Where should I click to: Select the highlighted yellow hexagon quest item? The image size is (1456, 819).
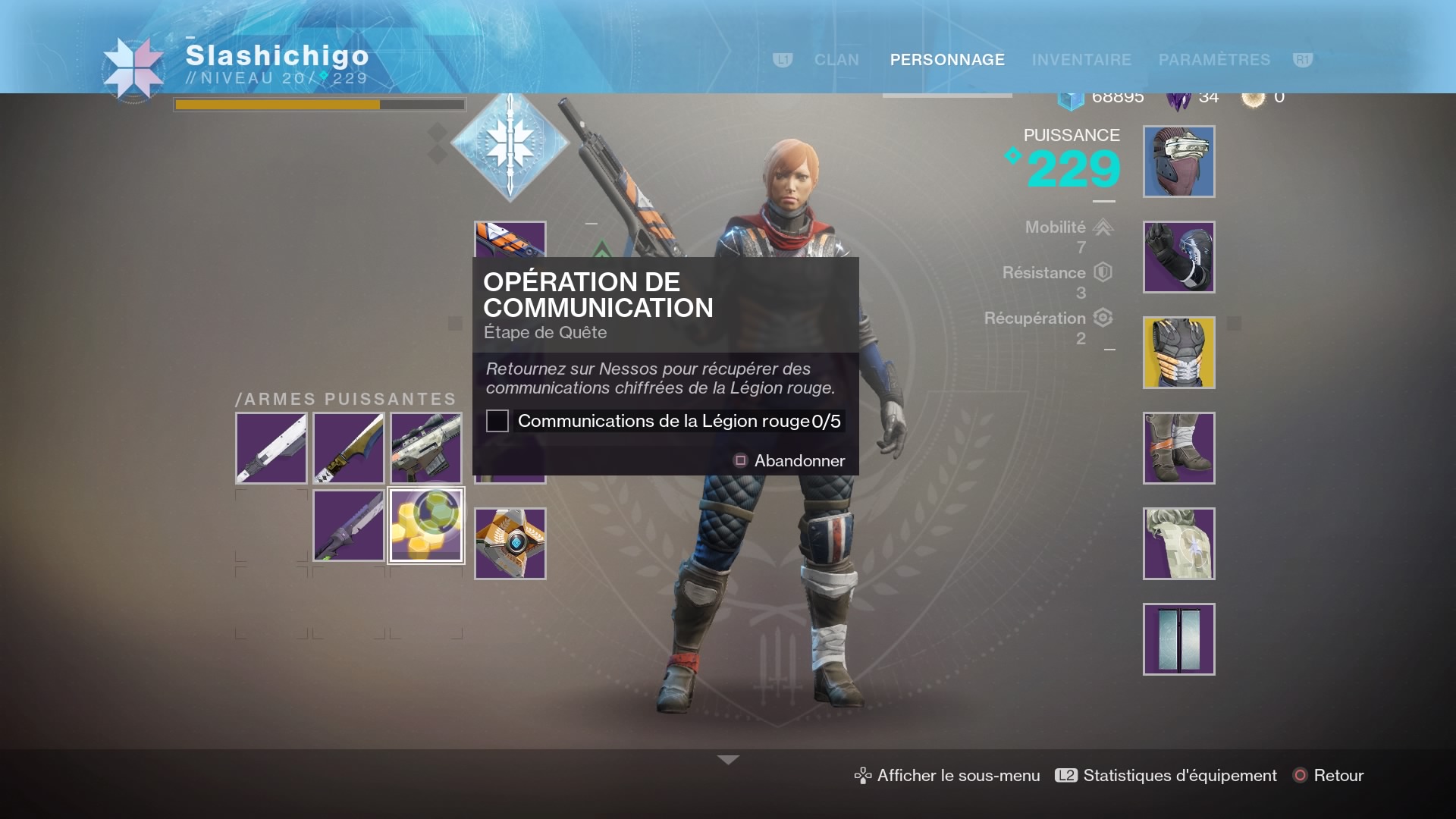tap(426, 526)
